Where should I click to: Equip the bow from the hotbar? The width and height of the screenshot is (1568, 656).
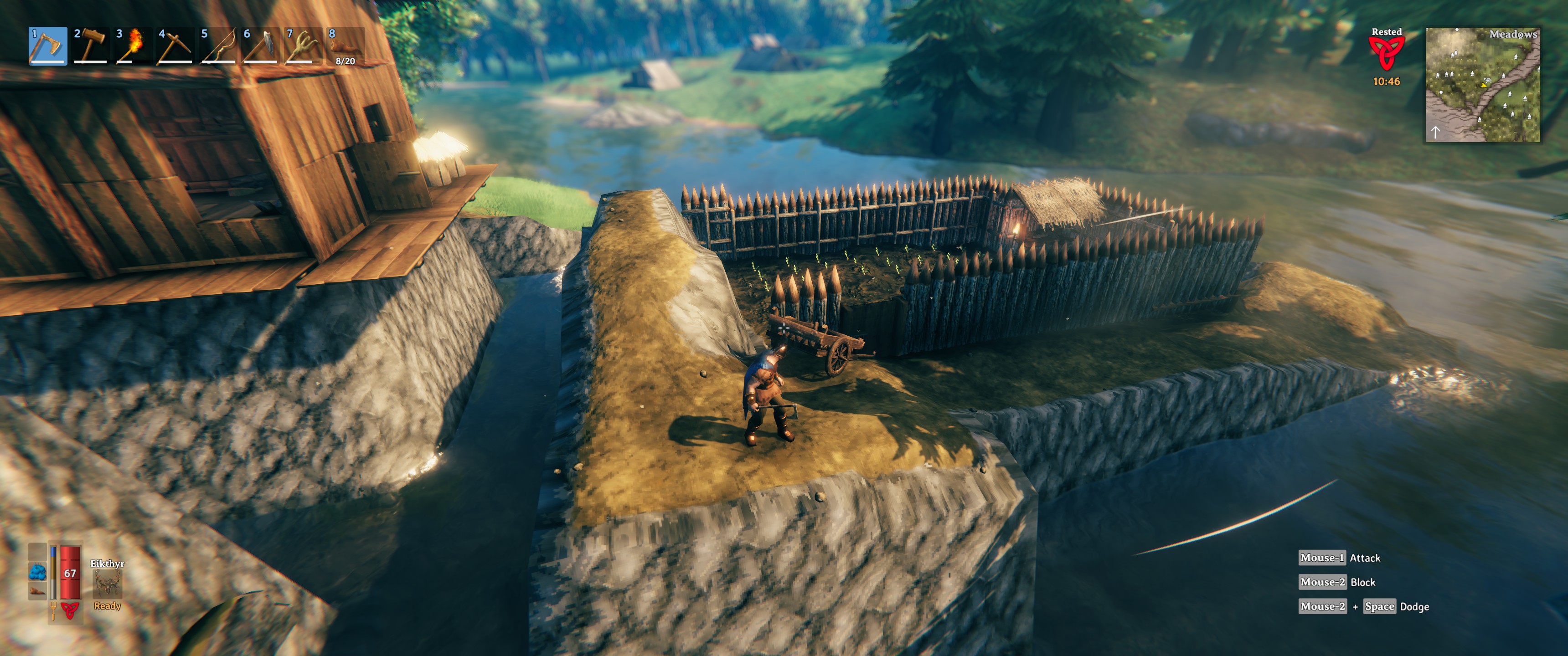[218, 46]
